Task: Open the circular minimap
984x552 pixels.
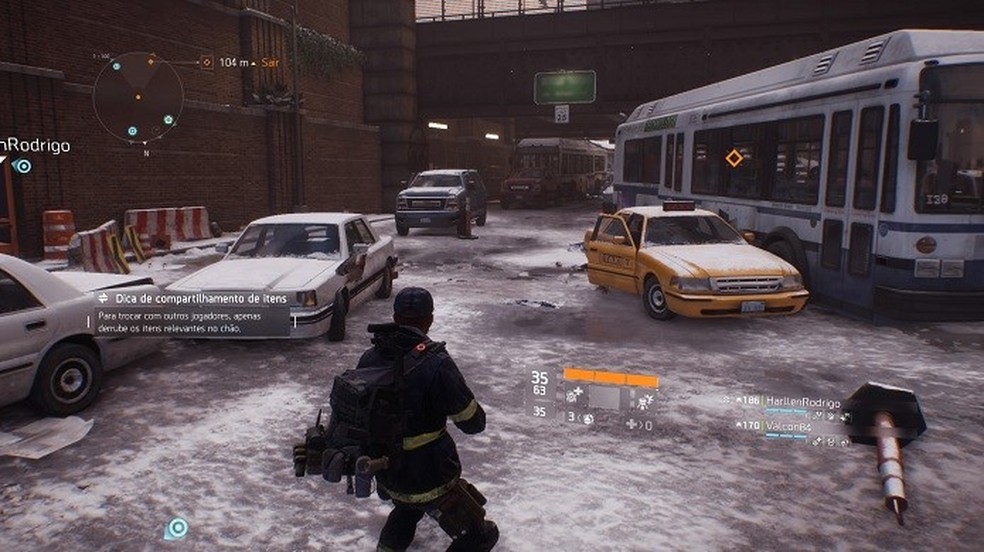Action: click(138, 95)
